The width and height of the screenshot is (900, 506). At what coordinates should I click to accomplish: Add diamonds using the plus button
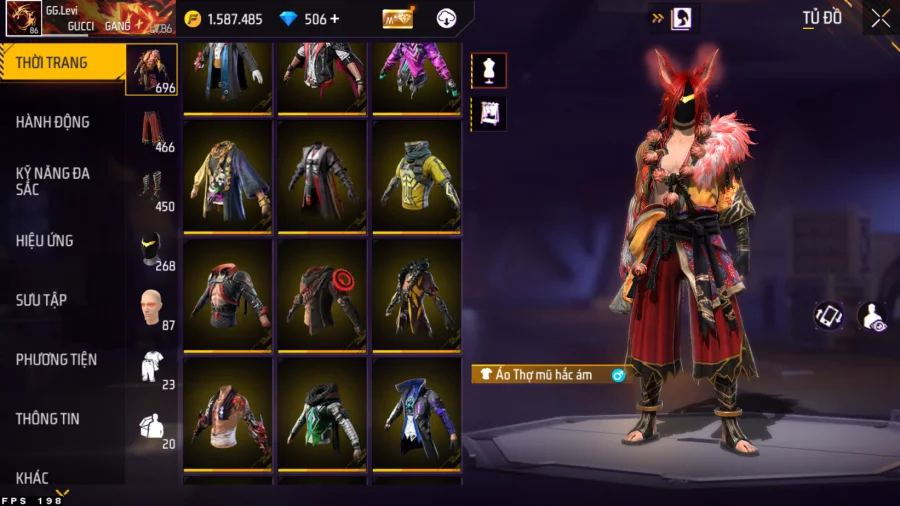pyautogui.click(x=334, y=19)
